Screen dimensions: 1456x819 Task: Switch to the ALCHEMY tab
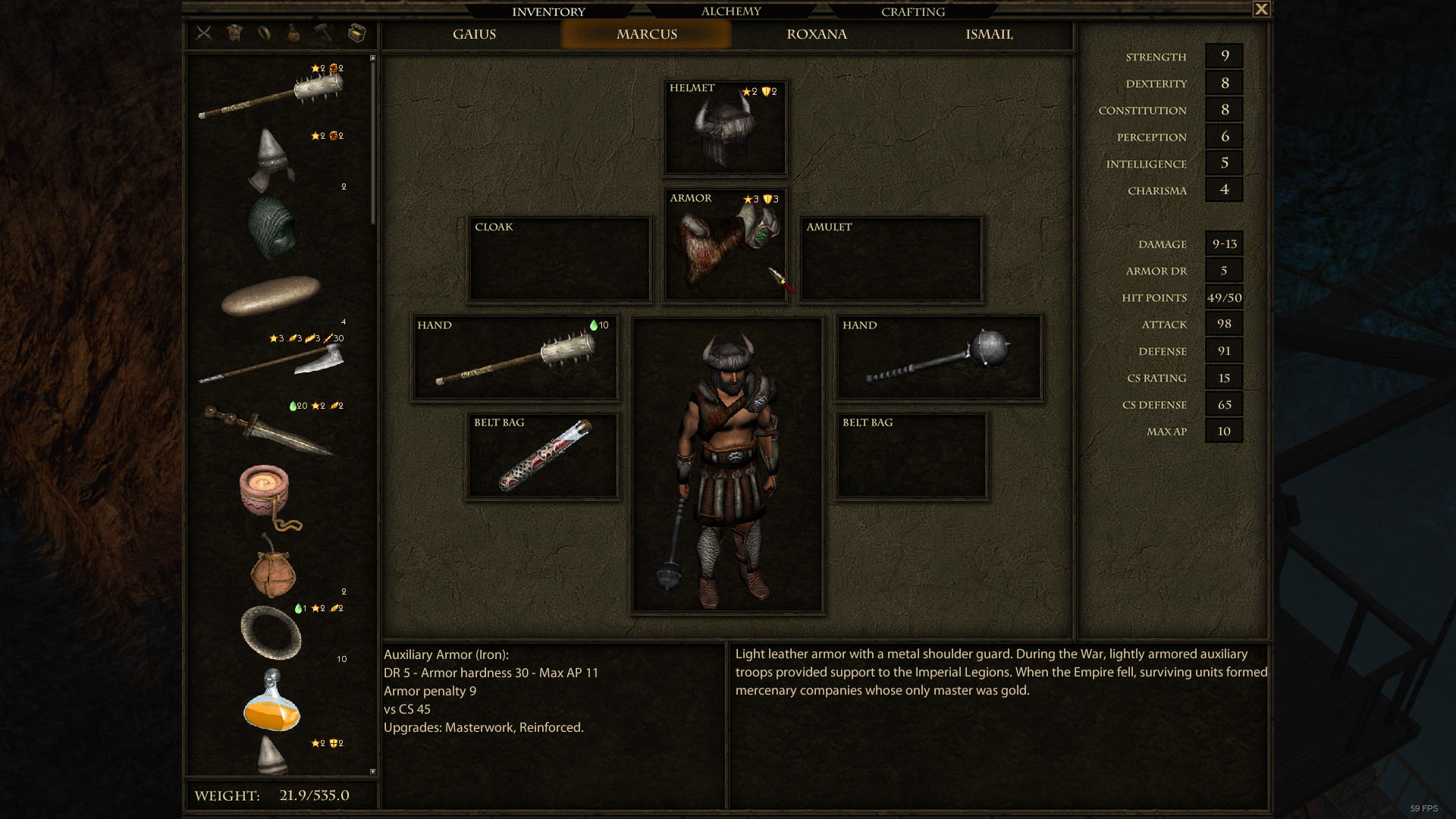[730, 11]
